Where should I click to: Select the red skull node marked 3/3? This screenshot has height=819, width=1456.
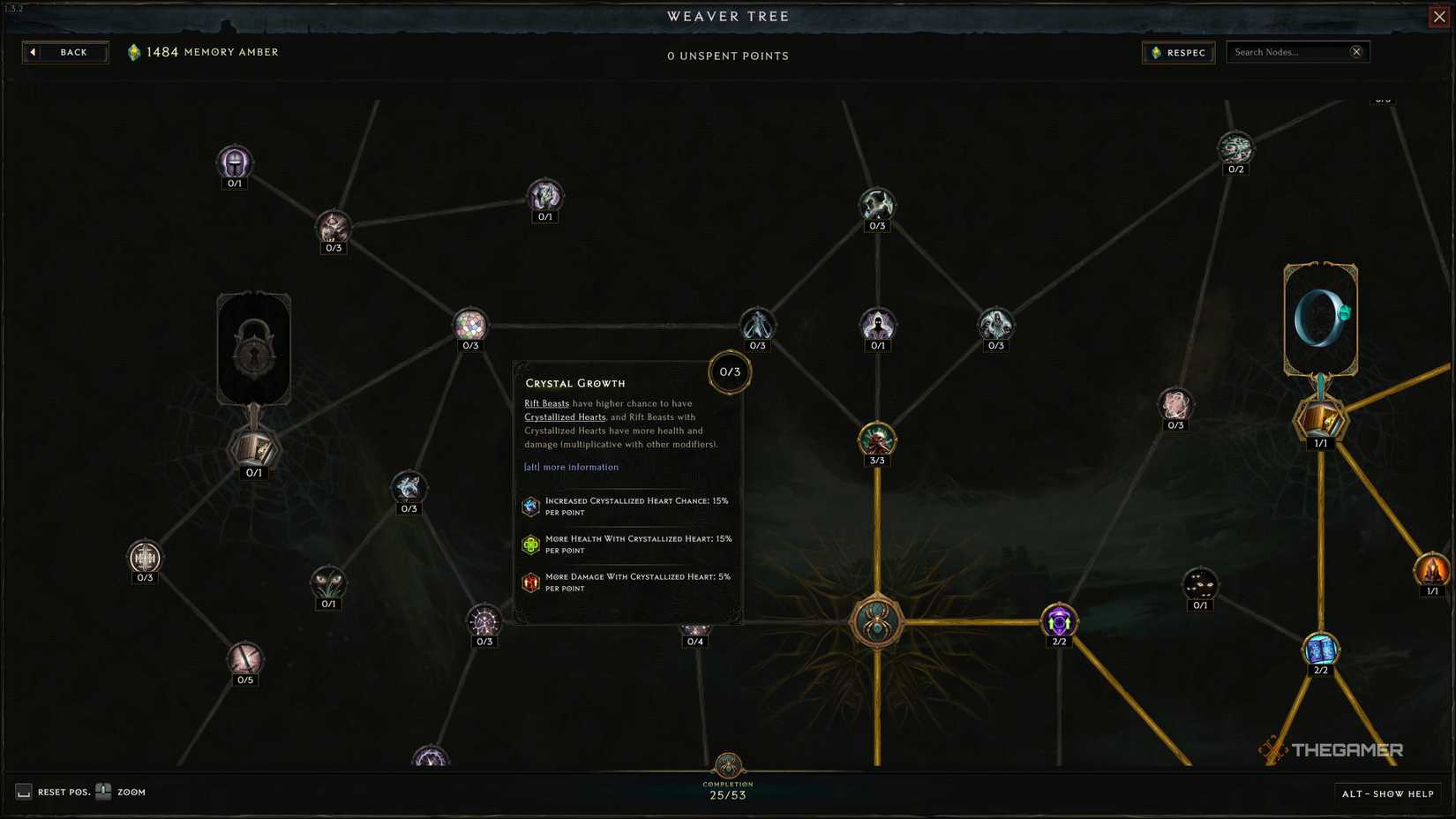click(x=876, y=439)
